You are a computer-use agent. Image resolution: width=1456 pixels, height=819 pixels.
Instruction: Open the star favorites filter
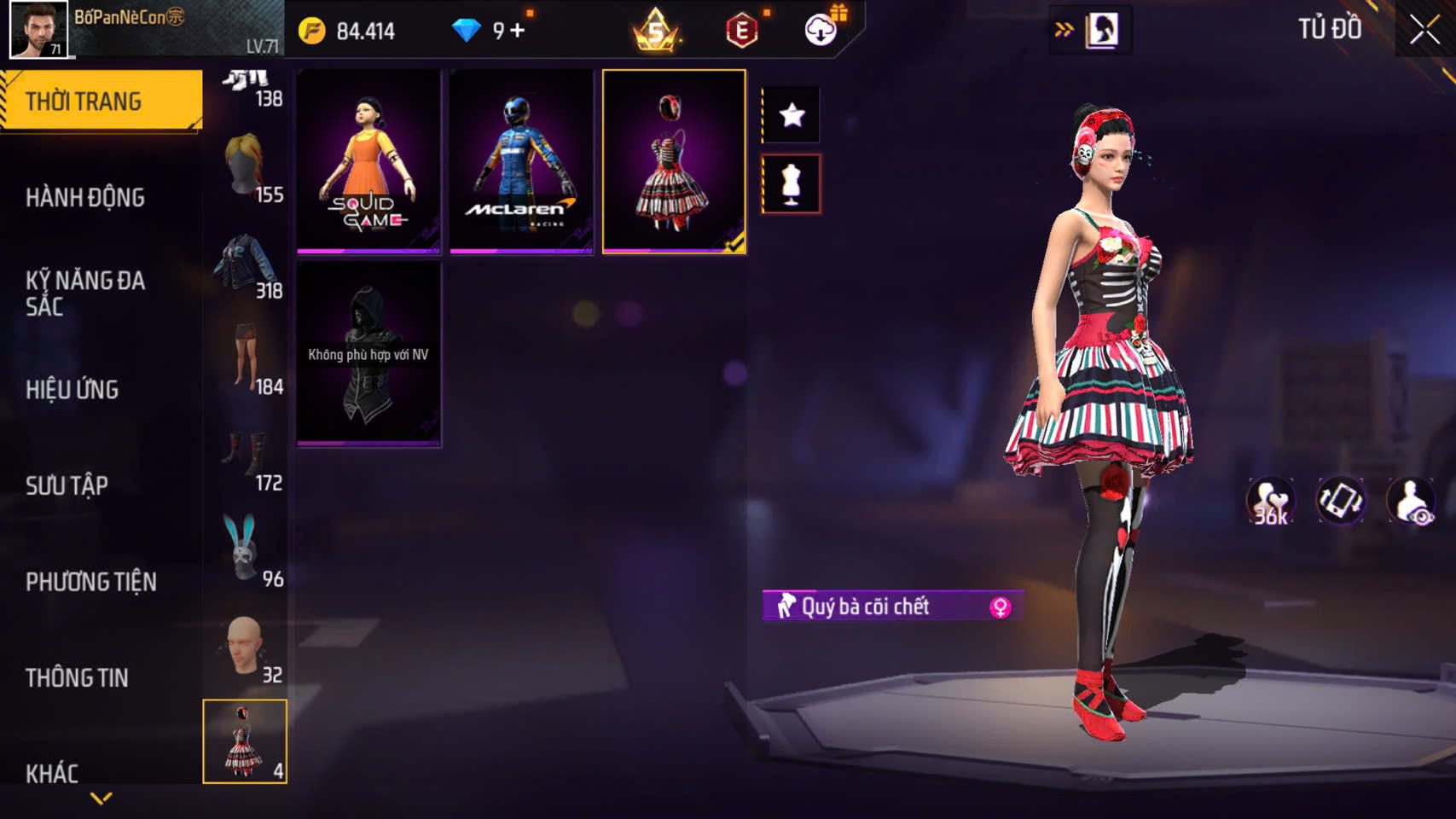792,114
